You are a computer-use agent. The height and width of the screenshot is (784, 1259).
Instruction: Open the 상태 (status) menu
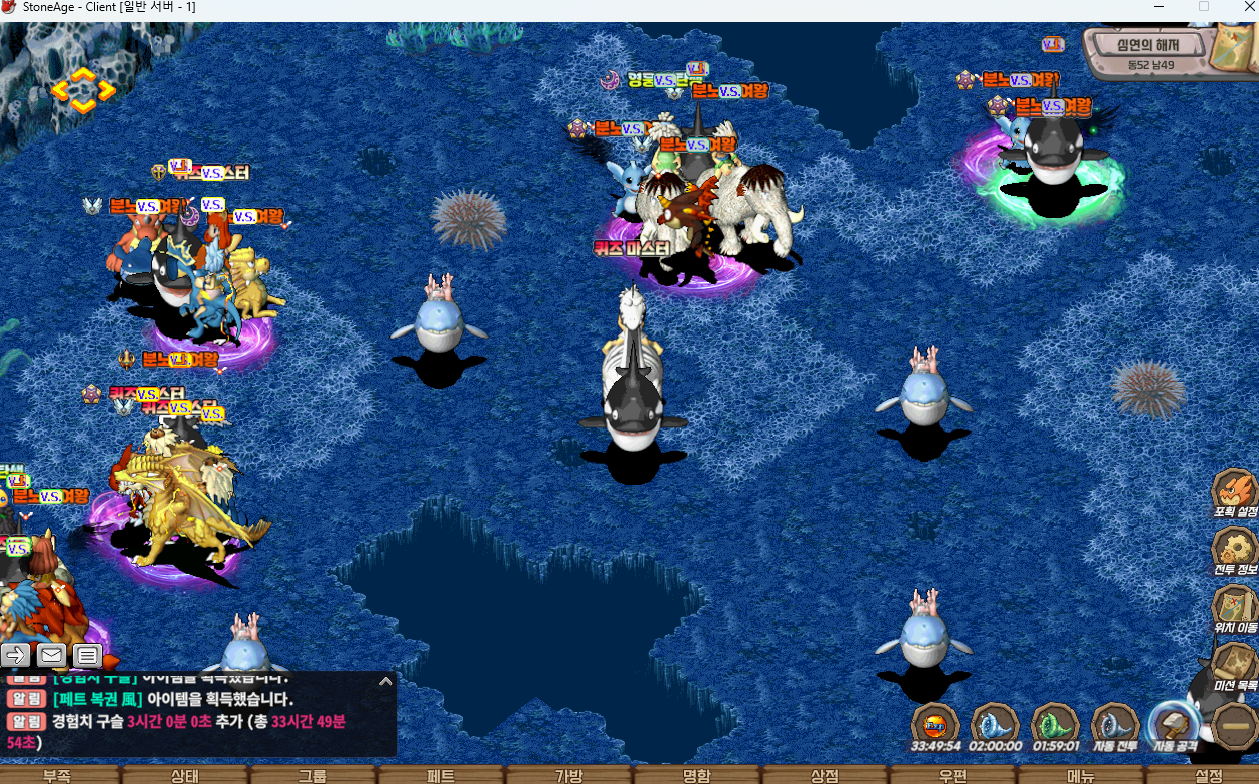[185, 775]
